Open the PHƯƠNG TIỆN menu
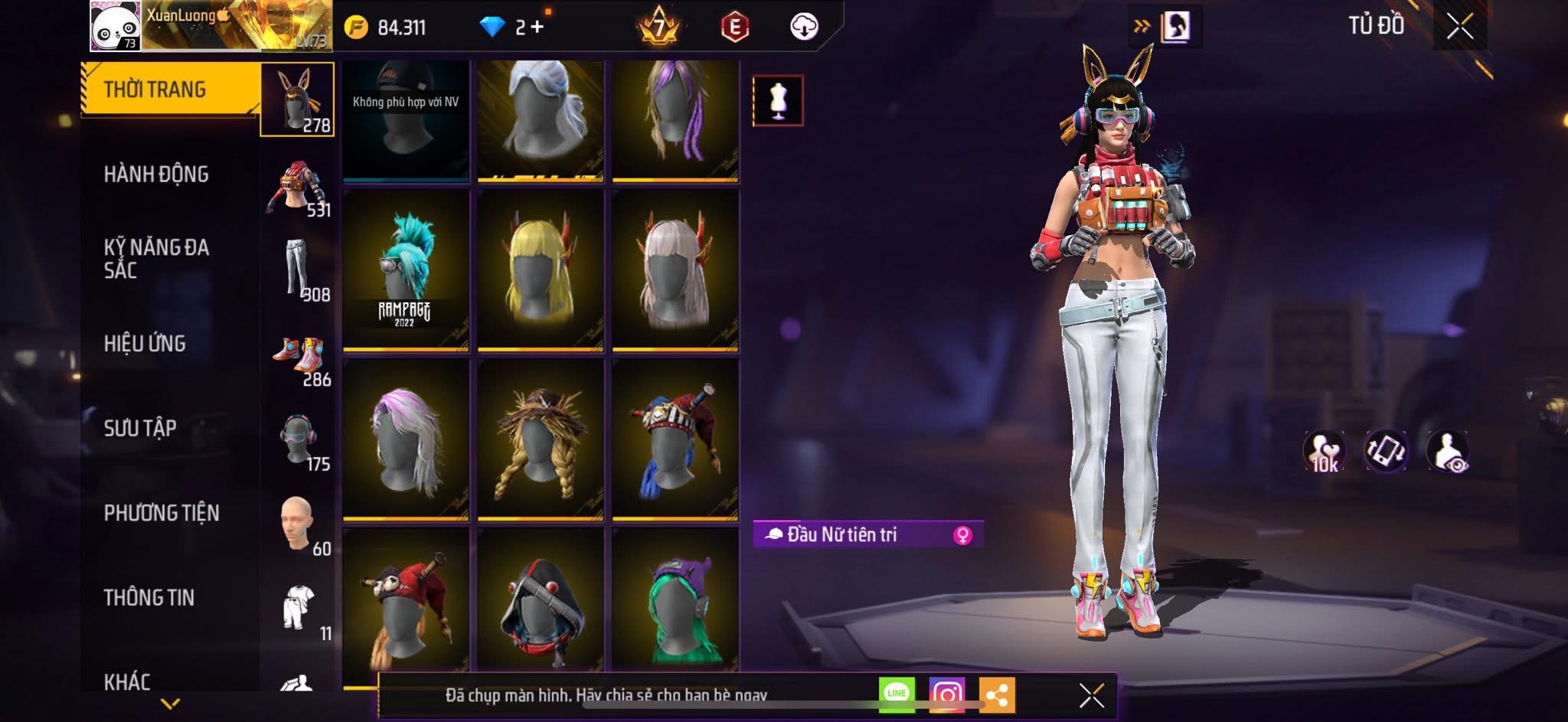1568x722 pixels. pyautogui.click(x=162, y=513)
